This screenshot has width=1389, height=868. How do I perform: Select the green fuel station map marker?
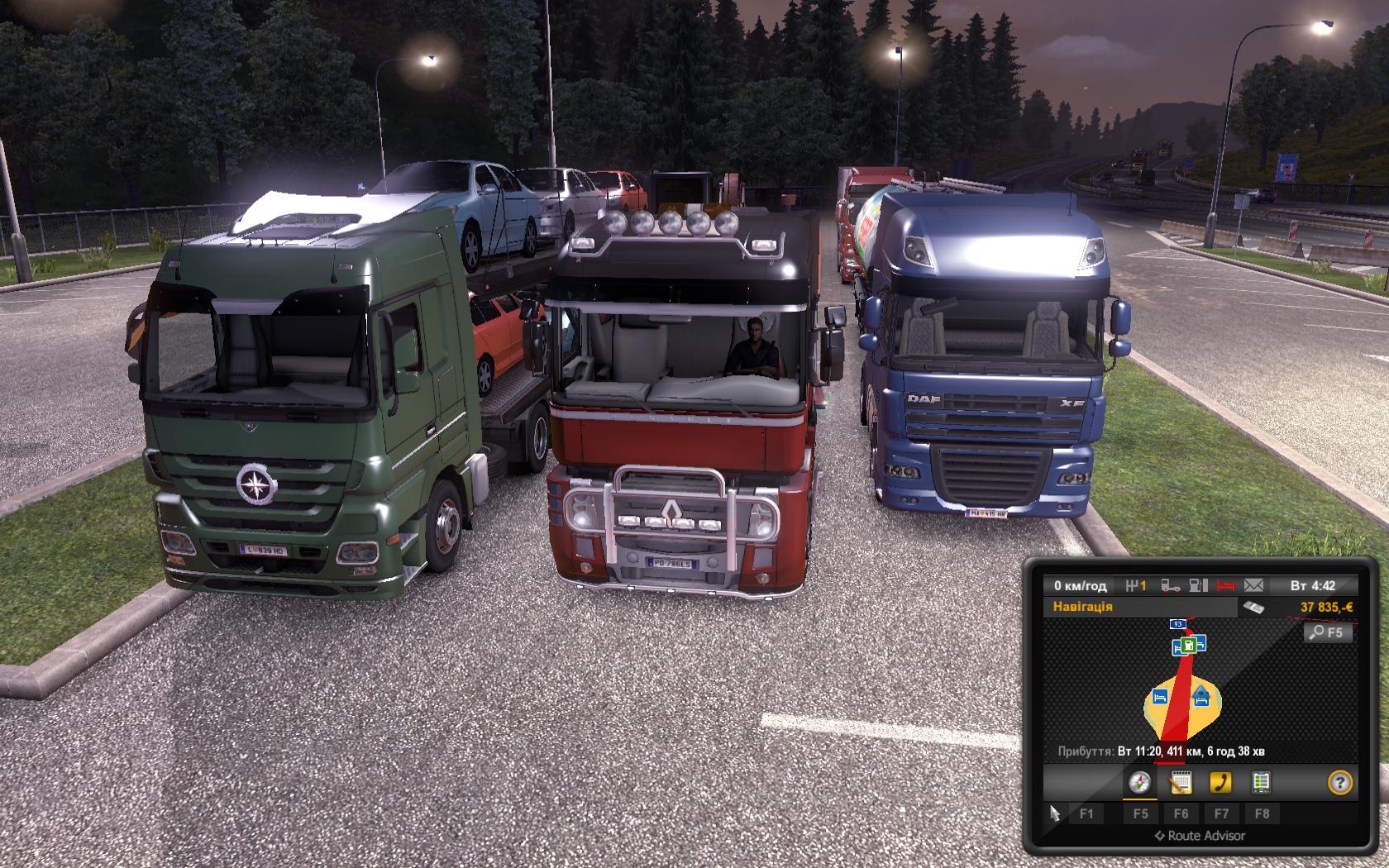tap(1188, 645)
